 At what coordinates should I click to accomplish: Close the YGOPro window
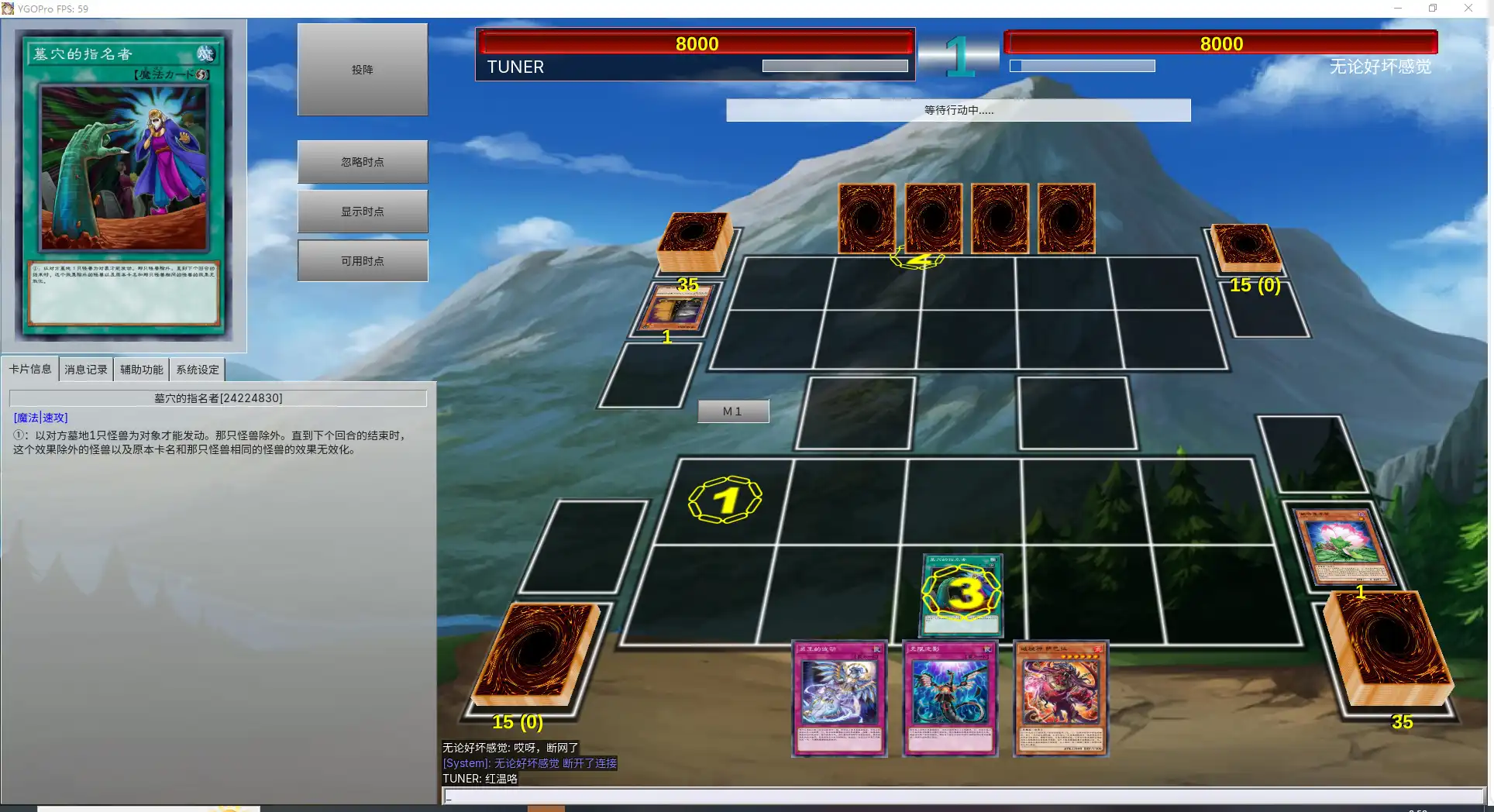[x=1468, y=9]
